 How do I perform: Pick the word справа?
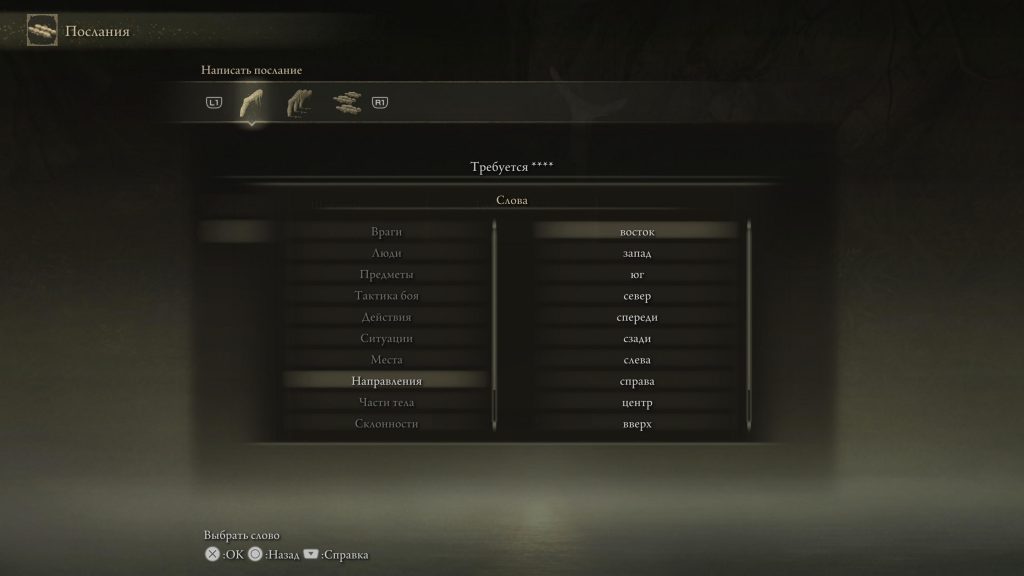coord(637,381)
